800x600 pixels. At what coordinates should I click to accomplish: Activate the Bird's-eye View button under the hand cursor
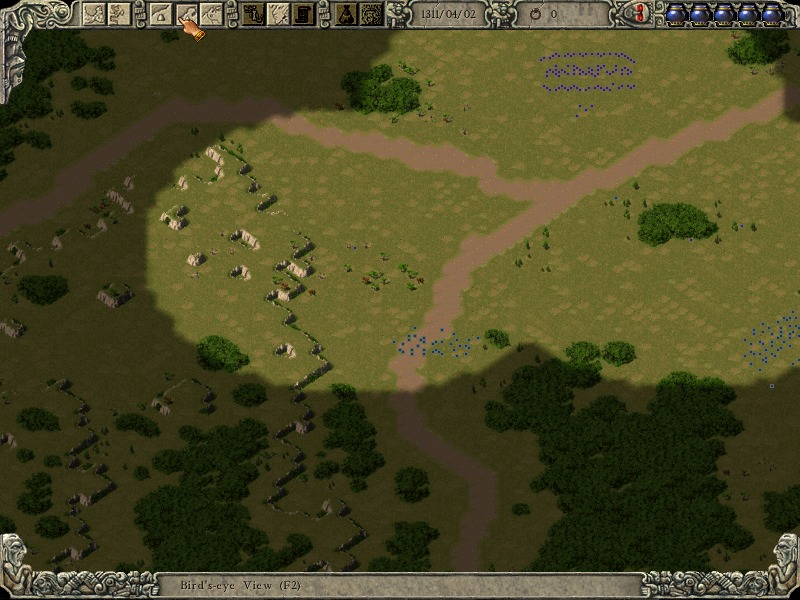(x=186, y=13)
